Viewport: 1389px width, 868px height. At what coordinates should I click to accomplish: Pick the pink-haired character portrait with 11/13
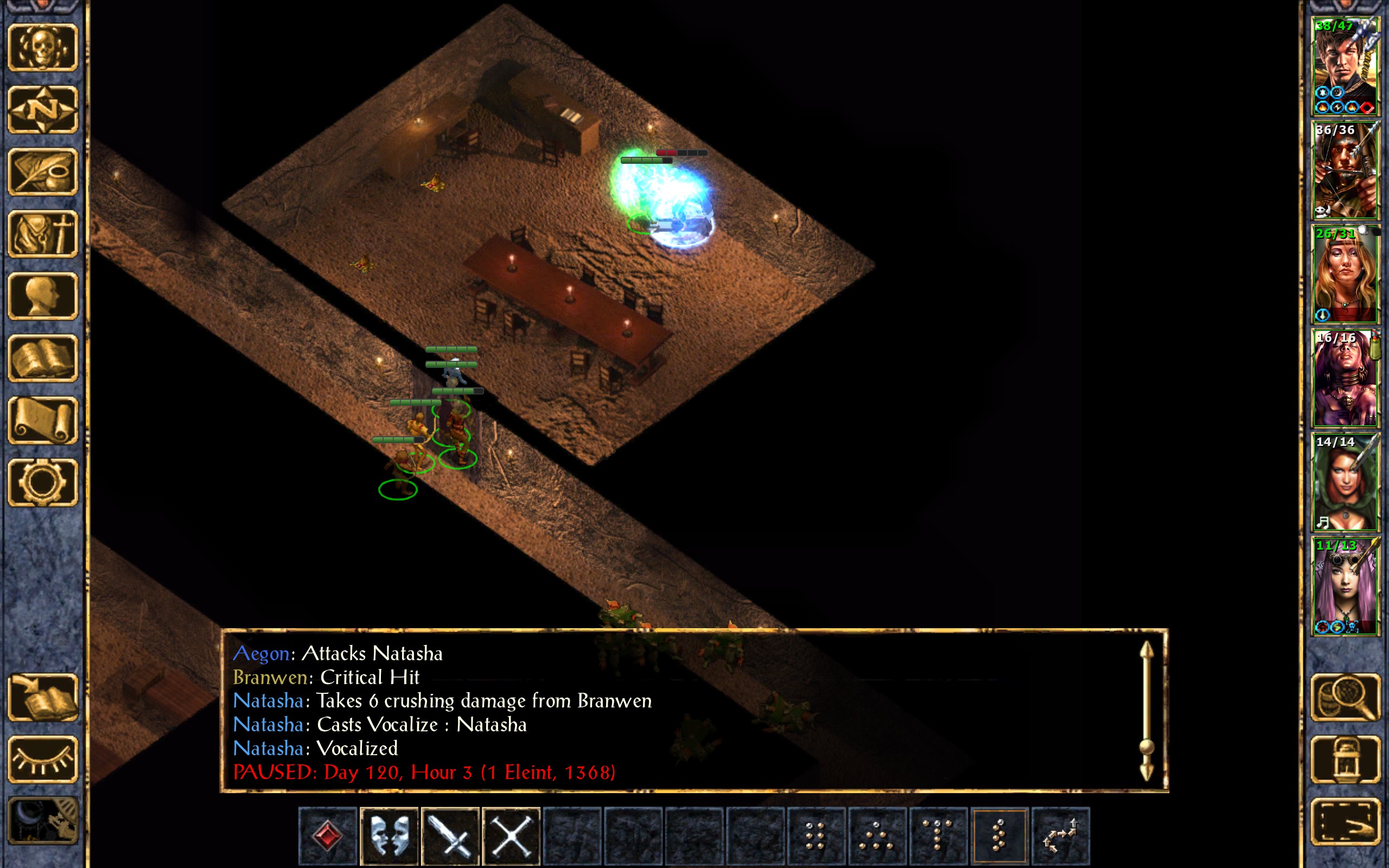point(1345,585)
